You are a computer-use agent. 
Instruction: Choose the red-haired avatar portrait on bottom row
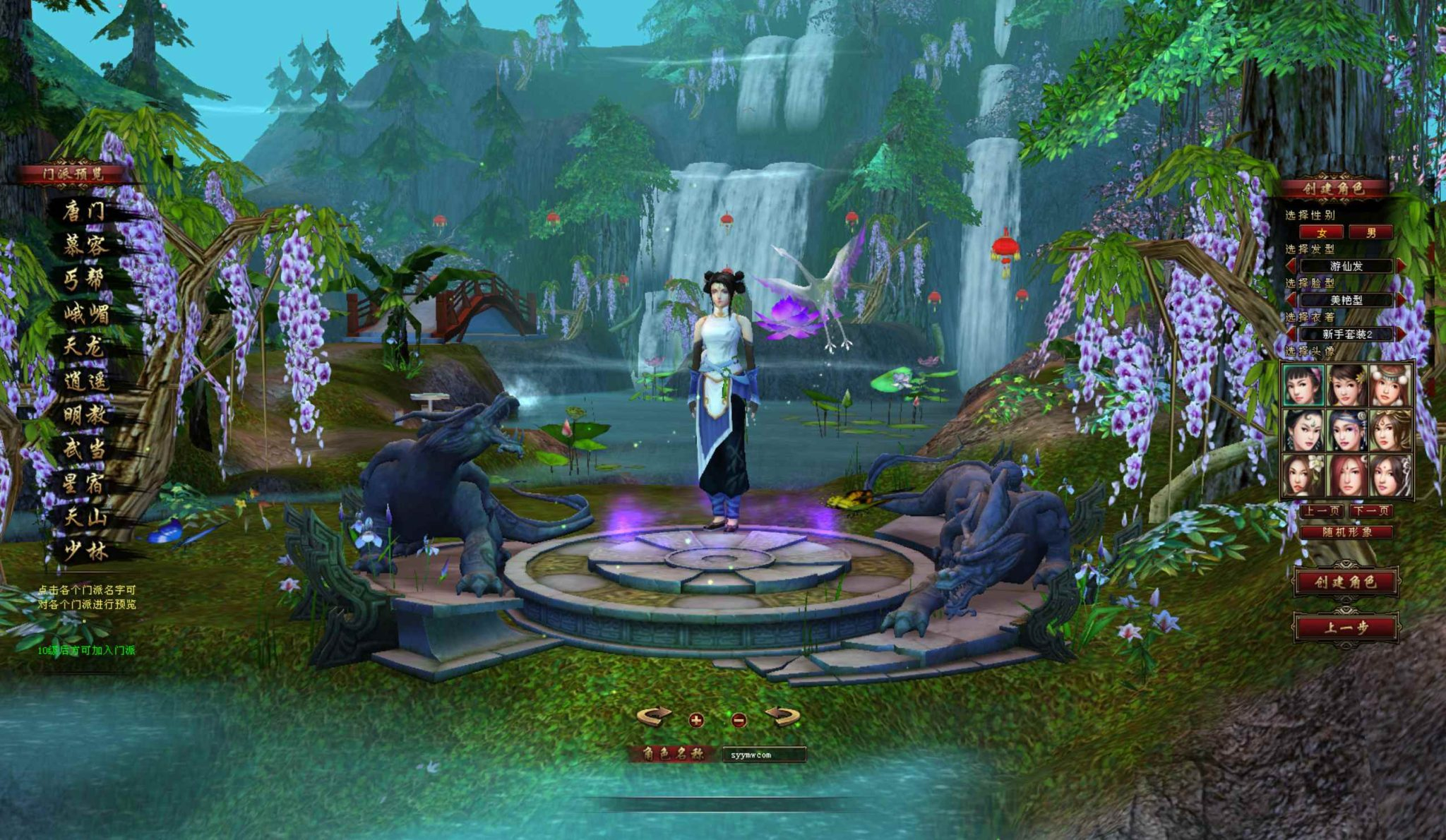click(1346, 474)
